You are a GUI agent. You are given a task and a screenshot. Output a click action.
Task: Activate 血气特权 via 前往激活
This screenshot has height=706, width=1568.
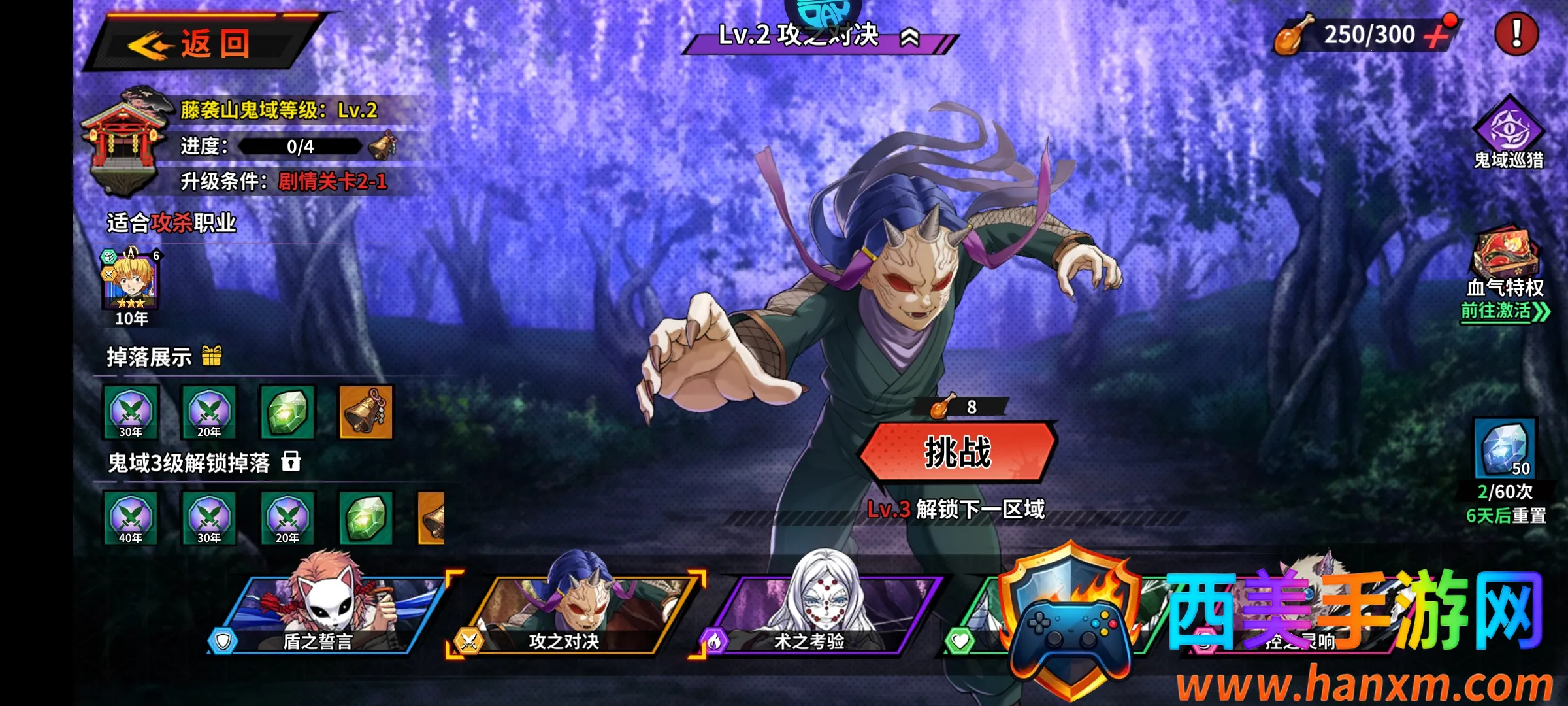point(1504,311)
